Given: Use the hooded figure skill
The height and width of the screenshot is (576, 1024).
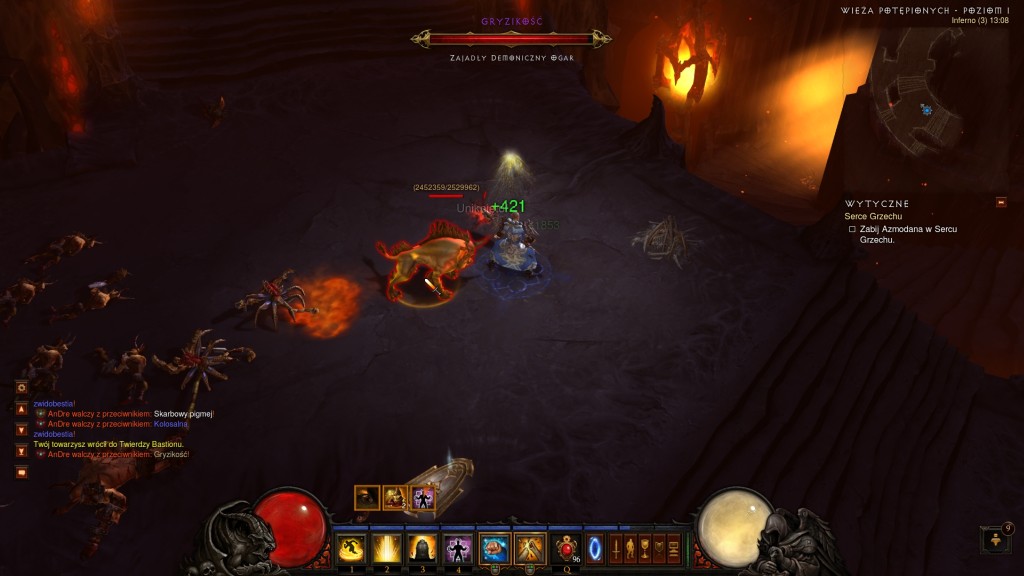Looking at the screenshot, I should [x=422, y=548].
